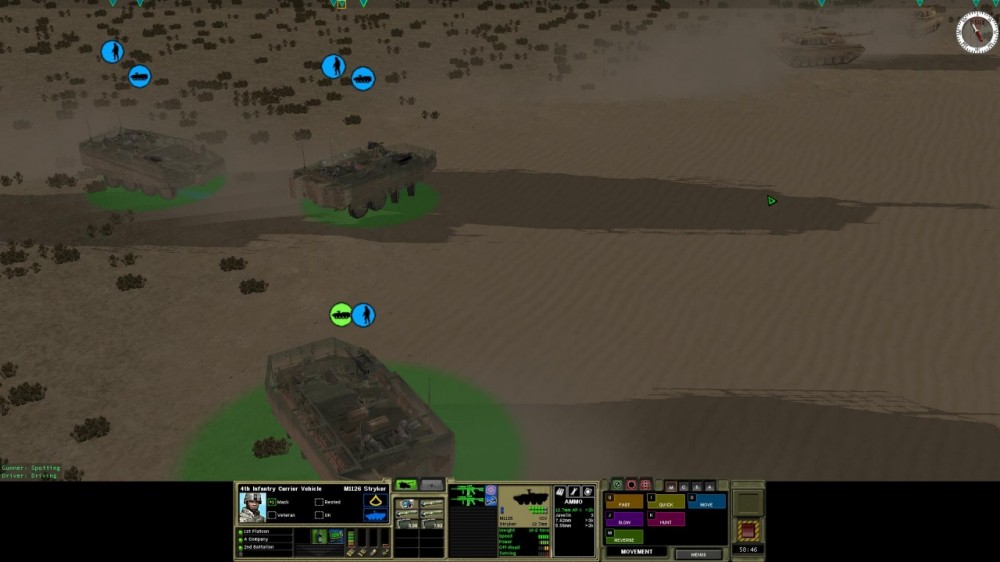Select the green Stryker unit marker

coord(341,314)
